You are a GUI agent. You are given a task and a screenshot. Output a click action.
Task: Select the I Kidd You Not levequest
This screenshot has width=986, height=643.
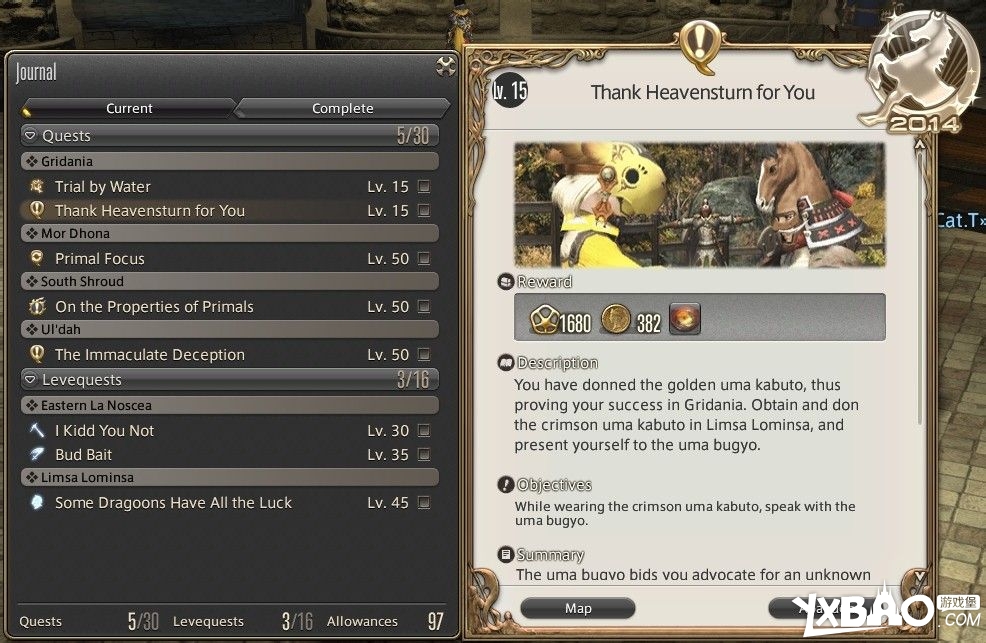point(104,430)
